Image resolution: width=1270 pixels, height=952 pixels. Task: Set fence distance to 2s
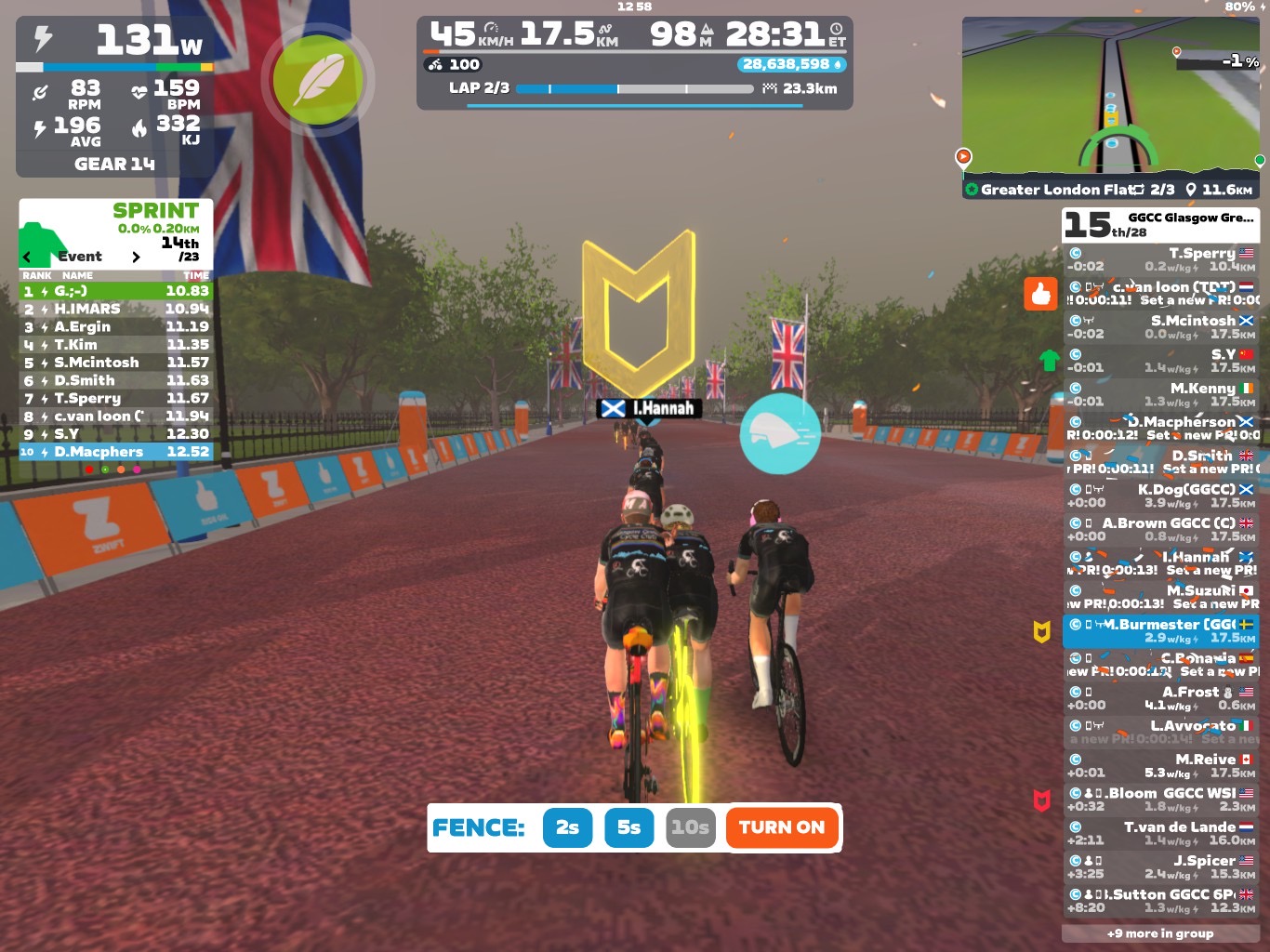(x=567, y=827)
